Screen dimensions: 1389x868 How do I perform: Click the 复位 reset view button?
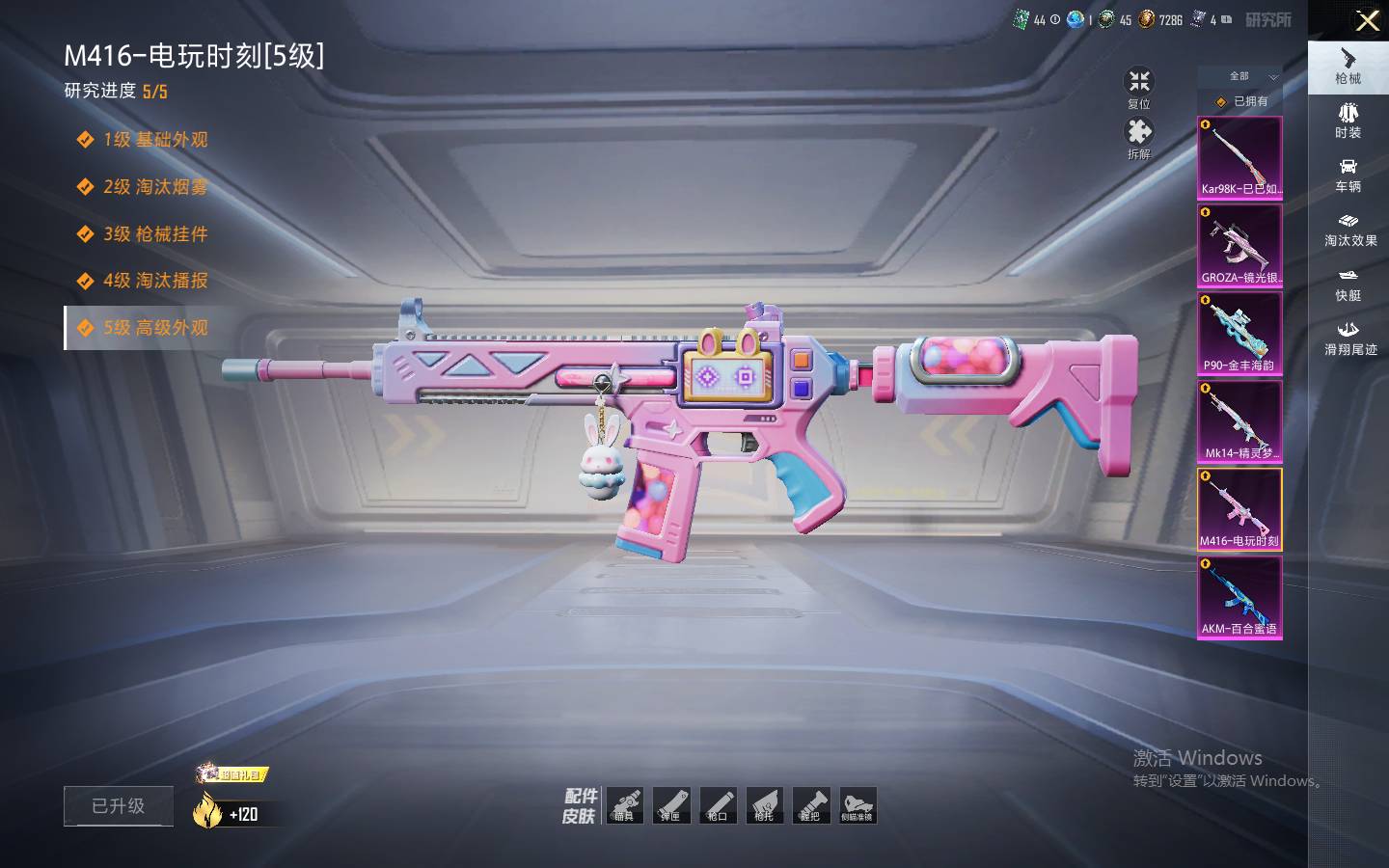point(1139,87)
